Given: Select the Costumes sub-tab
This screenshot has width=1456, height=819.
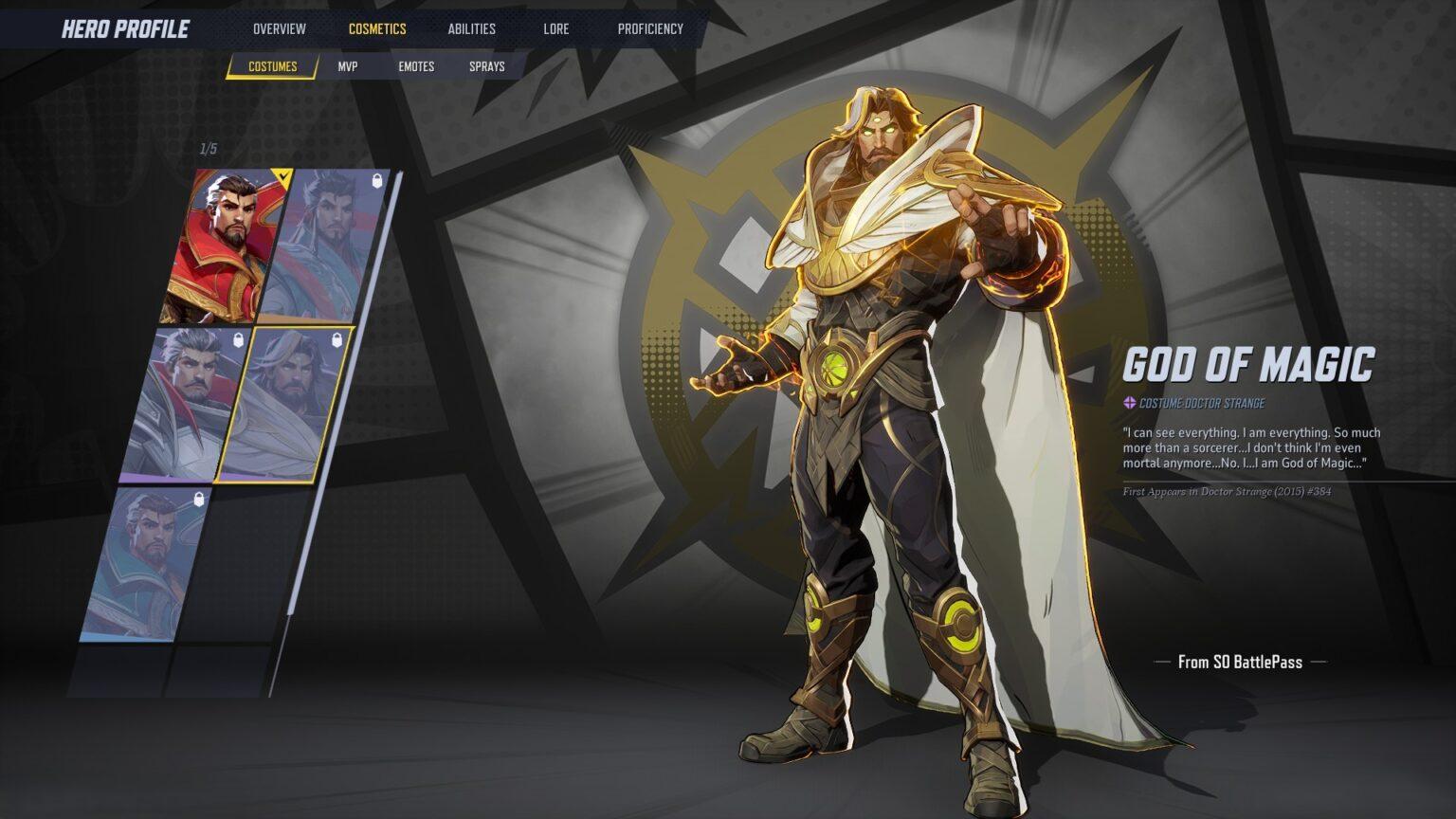Looking at the screenshot, I should click(x=272, y=66).
